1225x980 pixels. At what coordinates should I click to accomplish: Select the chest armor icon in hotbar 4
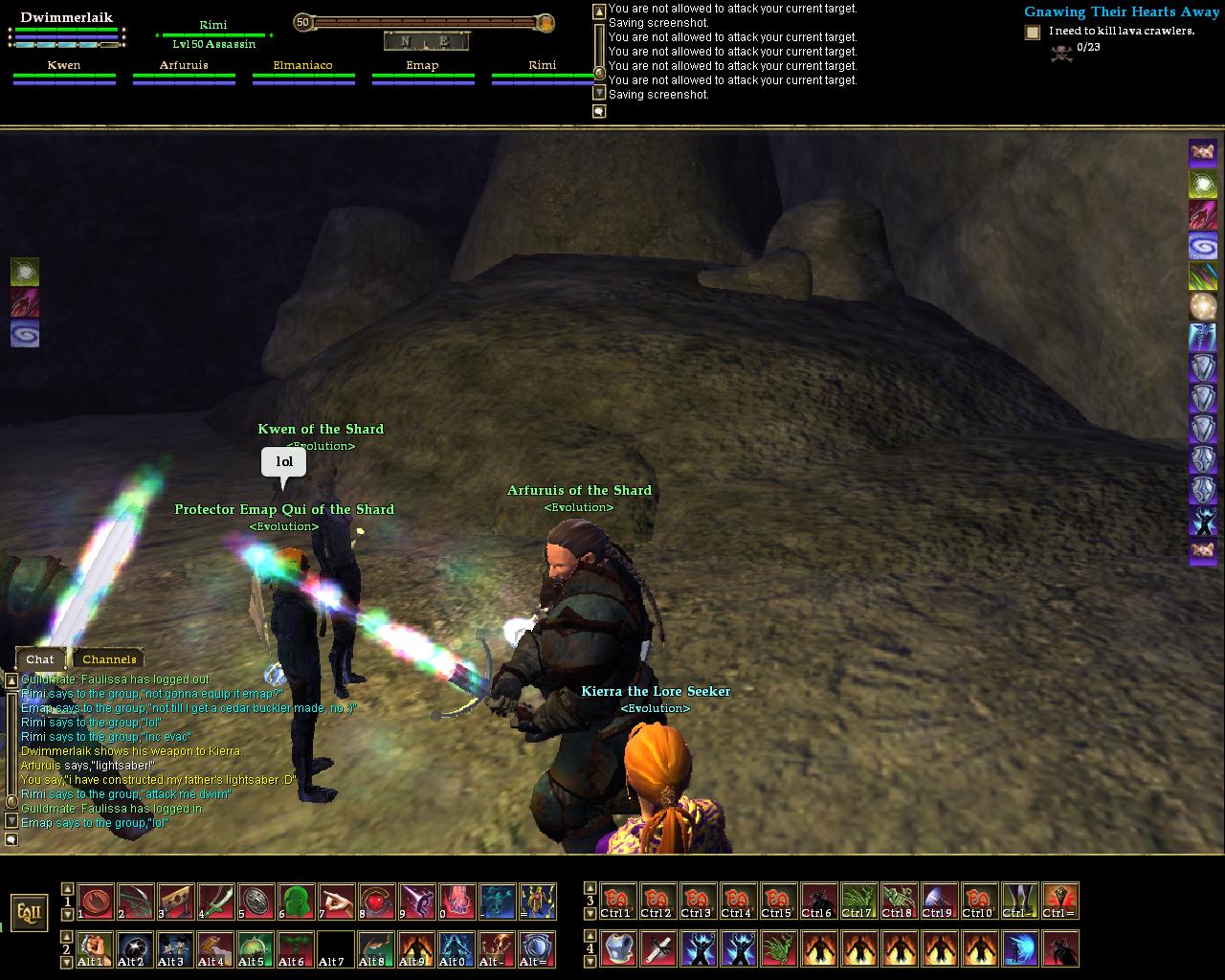[617, 948]
